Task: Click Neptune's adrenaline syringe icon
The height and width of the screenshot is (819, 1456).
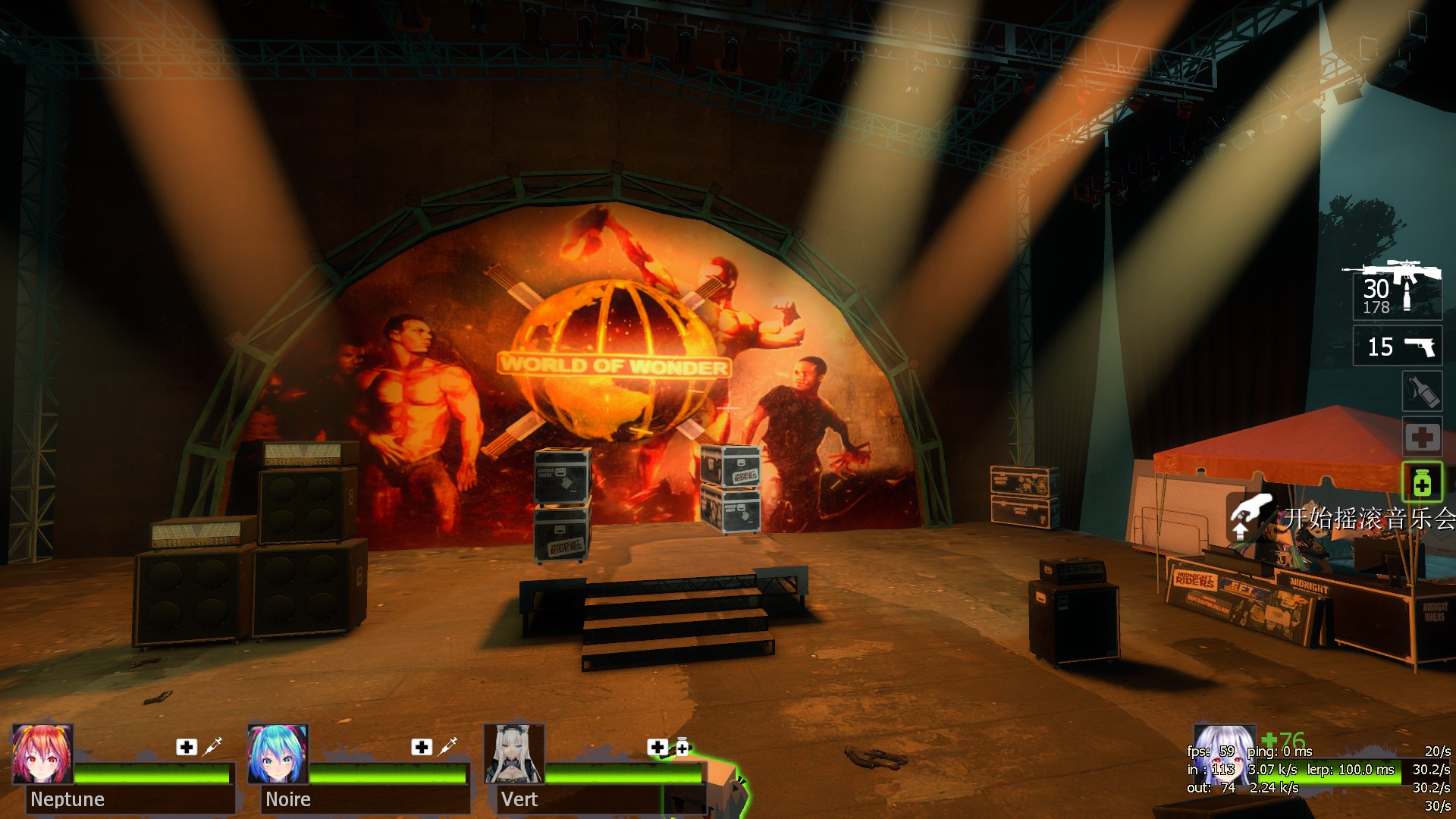Action: 212,746
